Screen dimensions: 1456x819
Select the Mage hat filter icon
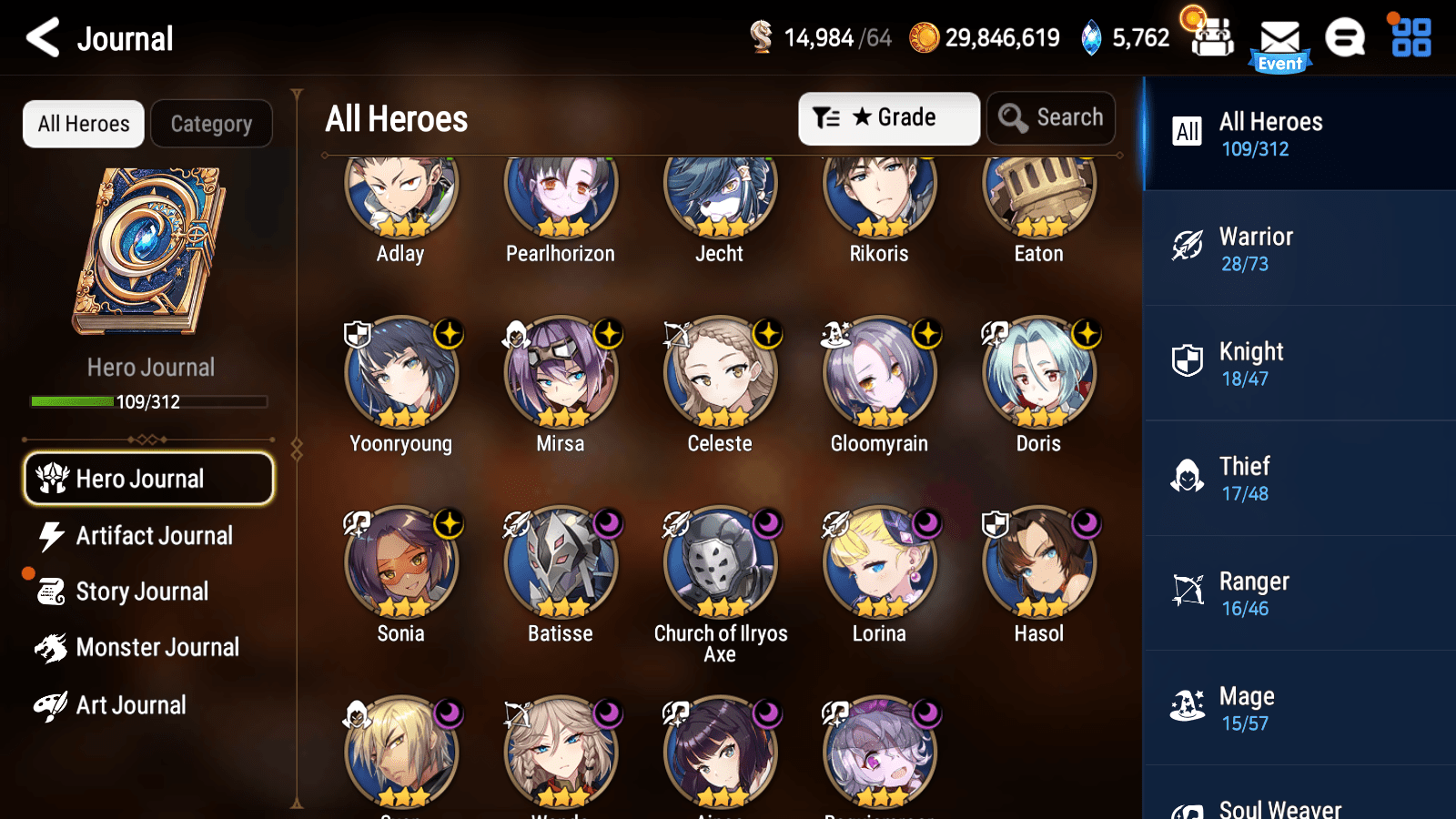[1188, 706]
